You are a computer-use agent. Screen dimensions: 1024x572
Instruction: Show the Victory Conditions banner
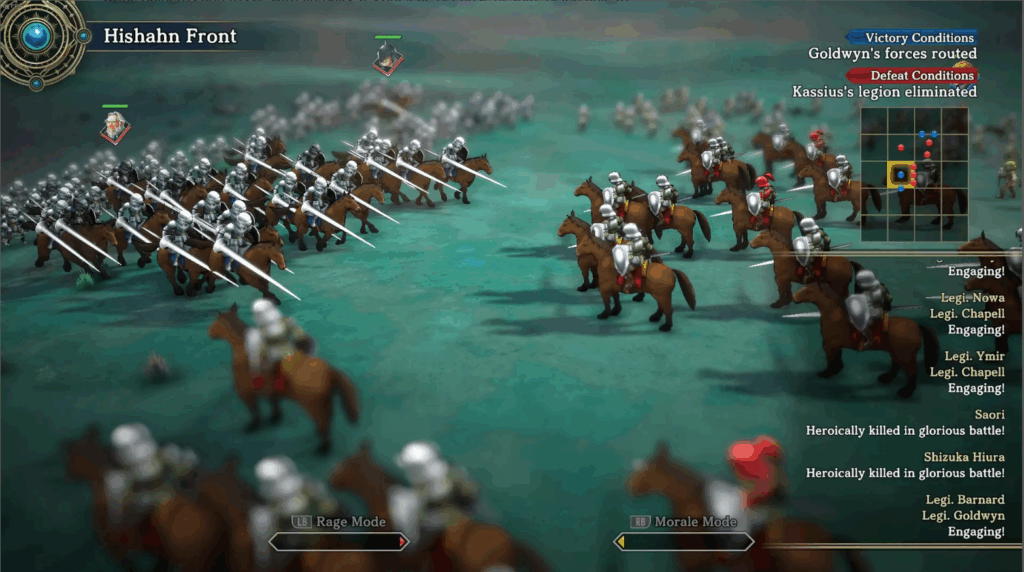pos(911,38)
